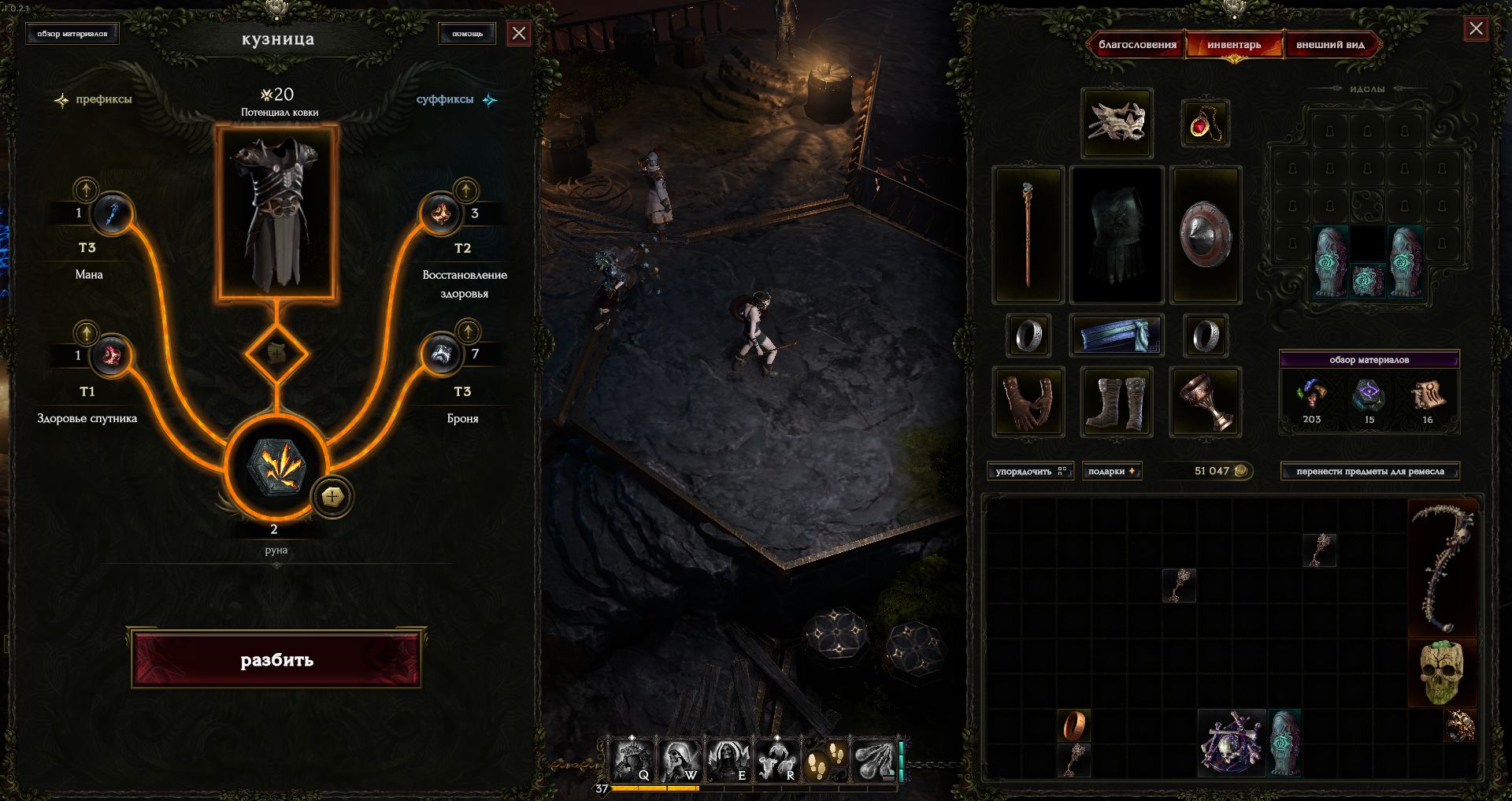The image size is (1512, 801).
Task: Upgrade the Мана prefix affix
Action: tap(86, 190)
